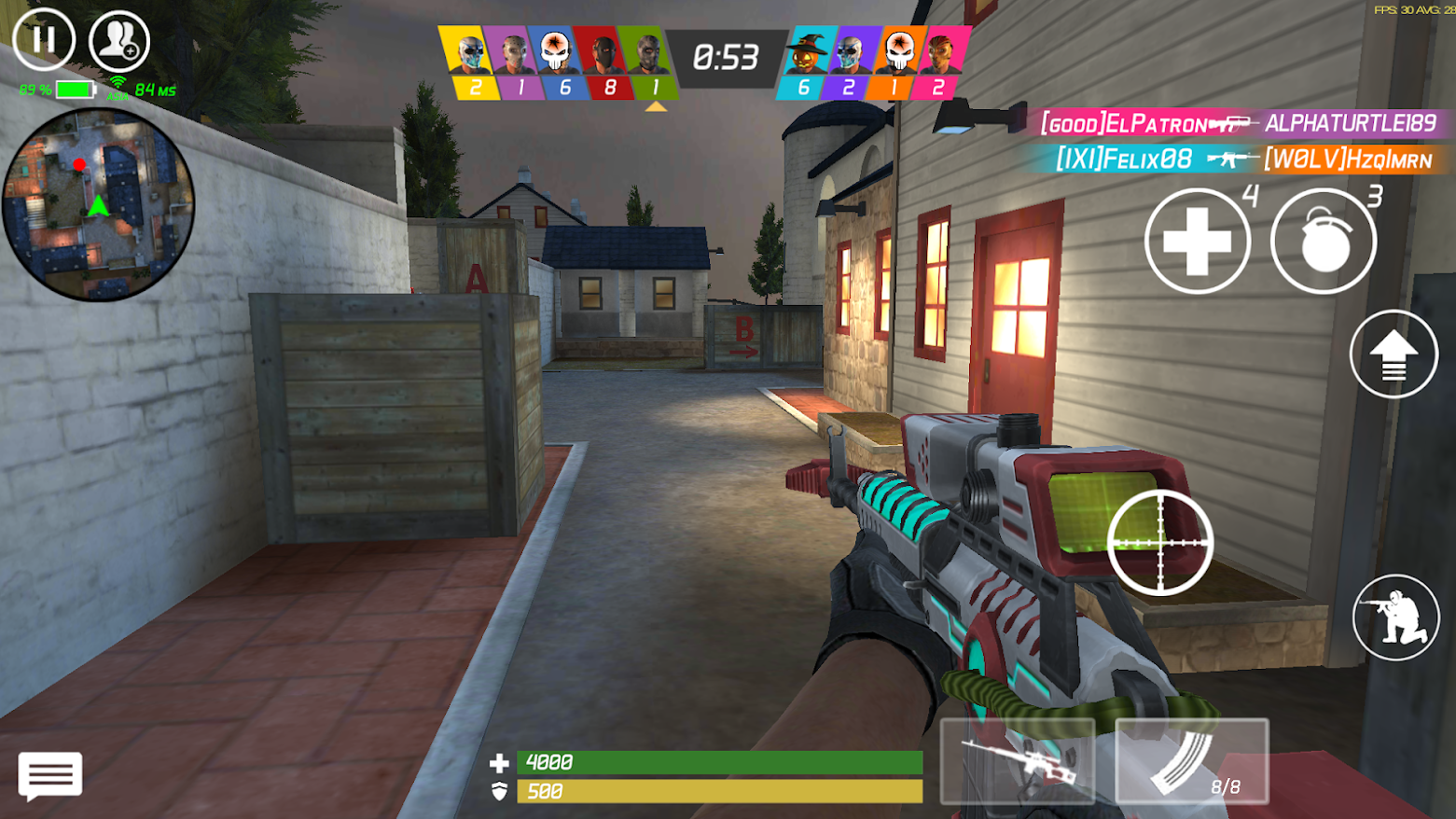Use a health kit from the medkit icon
Viewport: 1456px width, 819px height.
(x=1197, y=241)
